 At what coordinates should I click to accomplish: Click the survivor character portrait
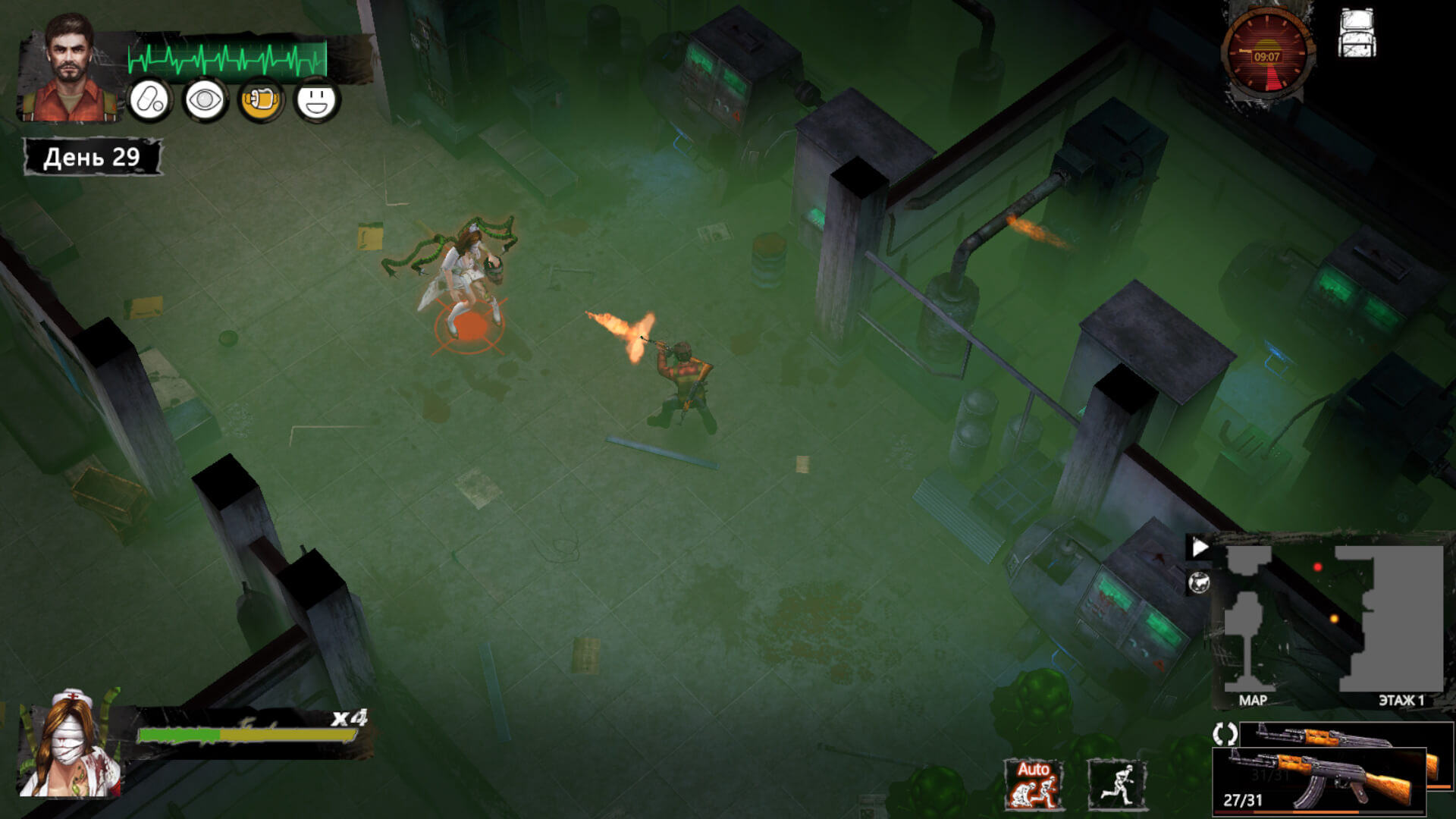[x=70, y=70]
